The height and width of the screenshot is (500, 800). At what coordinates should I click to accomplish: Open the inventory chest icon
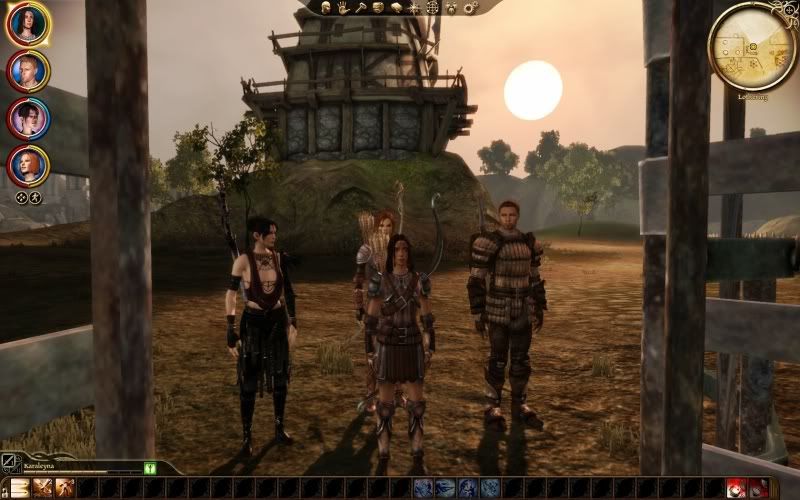pos(379,7)
